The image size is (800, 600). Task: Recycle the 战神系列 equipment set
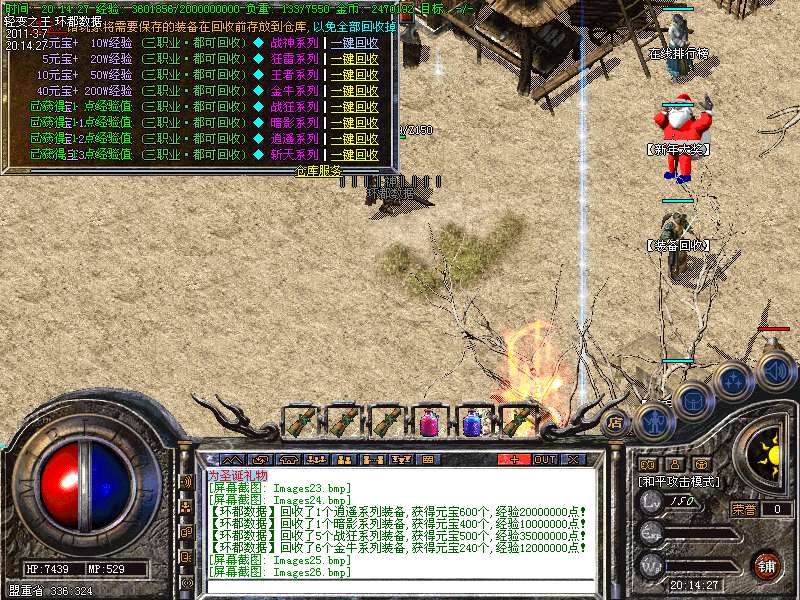[354, 43]
